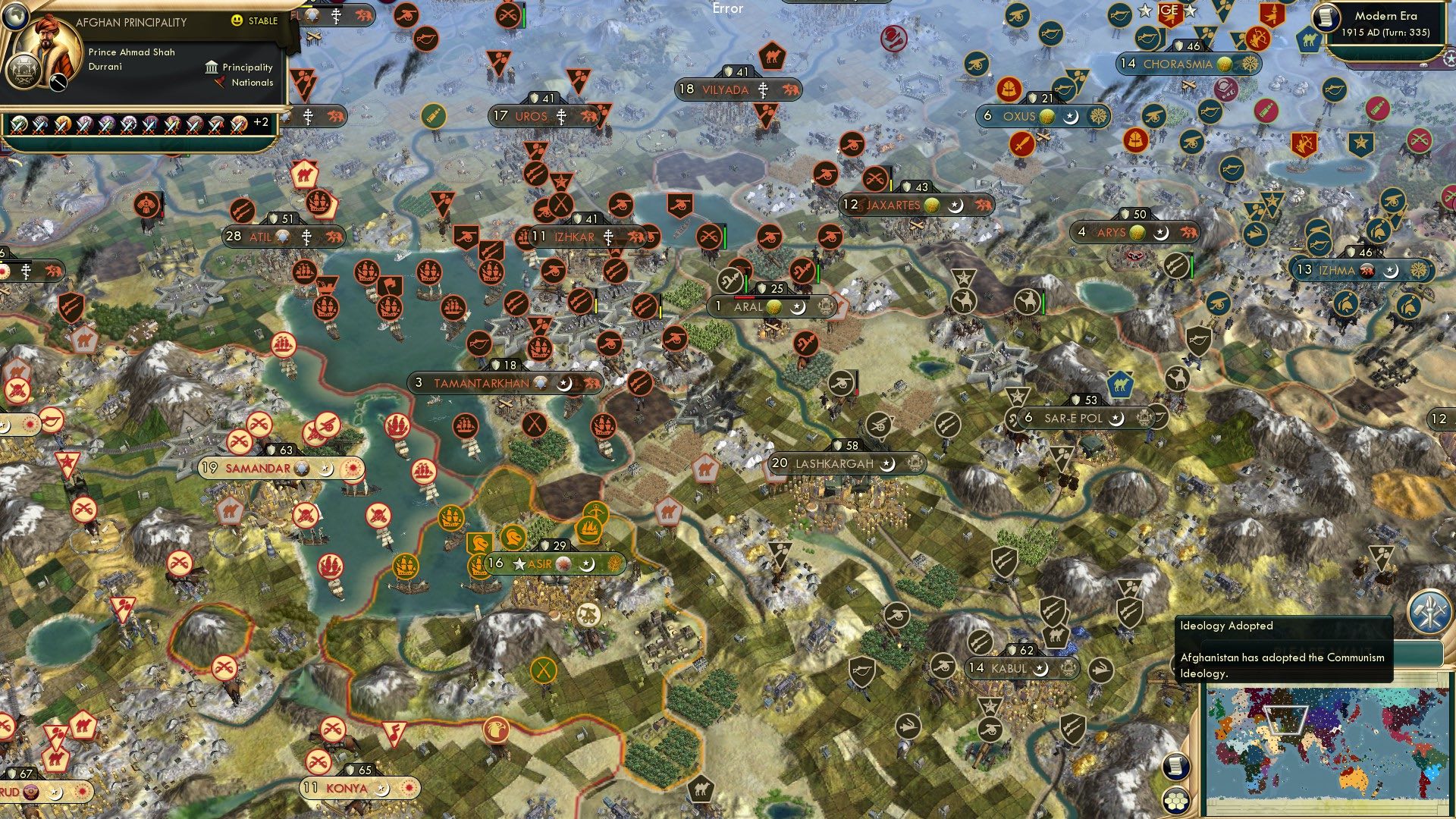Open the Kabul city banner
The image size is (1456, 819).
pos(1012,669)
